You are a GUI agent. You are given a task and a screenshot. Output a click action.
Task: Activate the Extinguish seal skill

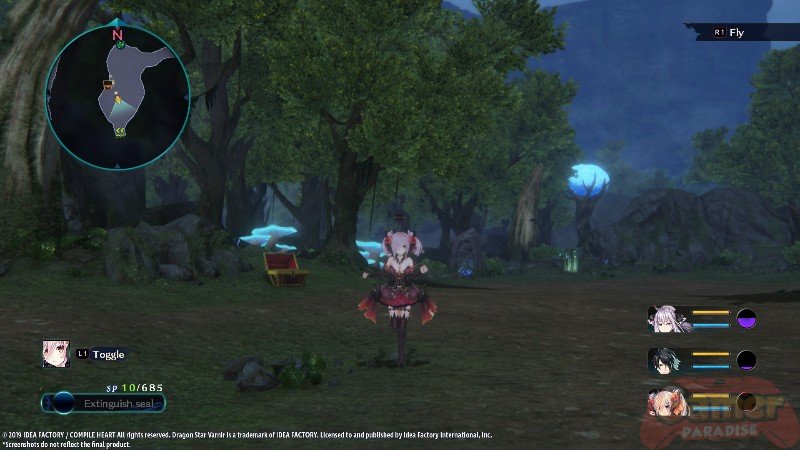pyautogui.click(x=104, y=403)
